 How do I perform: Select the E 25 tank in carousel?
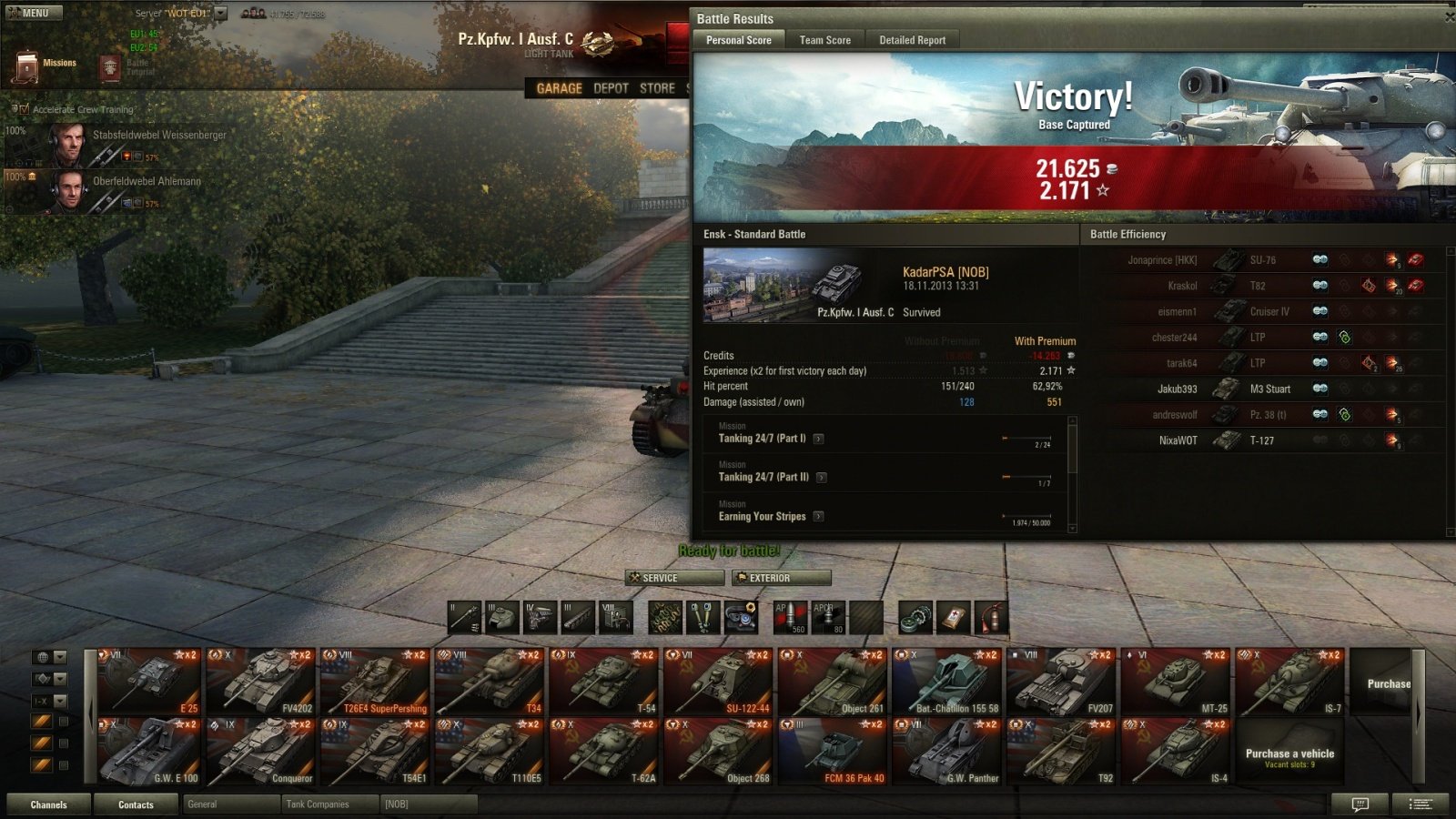click(148, 682)
